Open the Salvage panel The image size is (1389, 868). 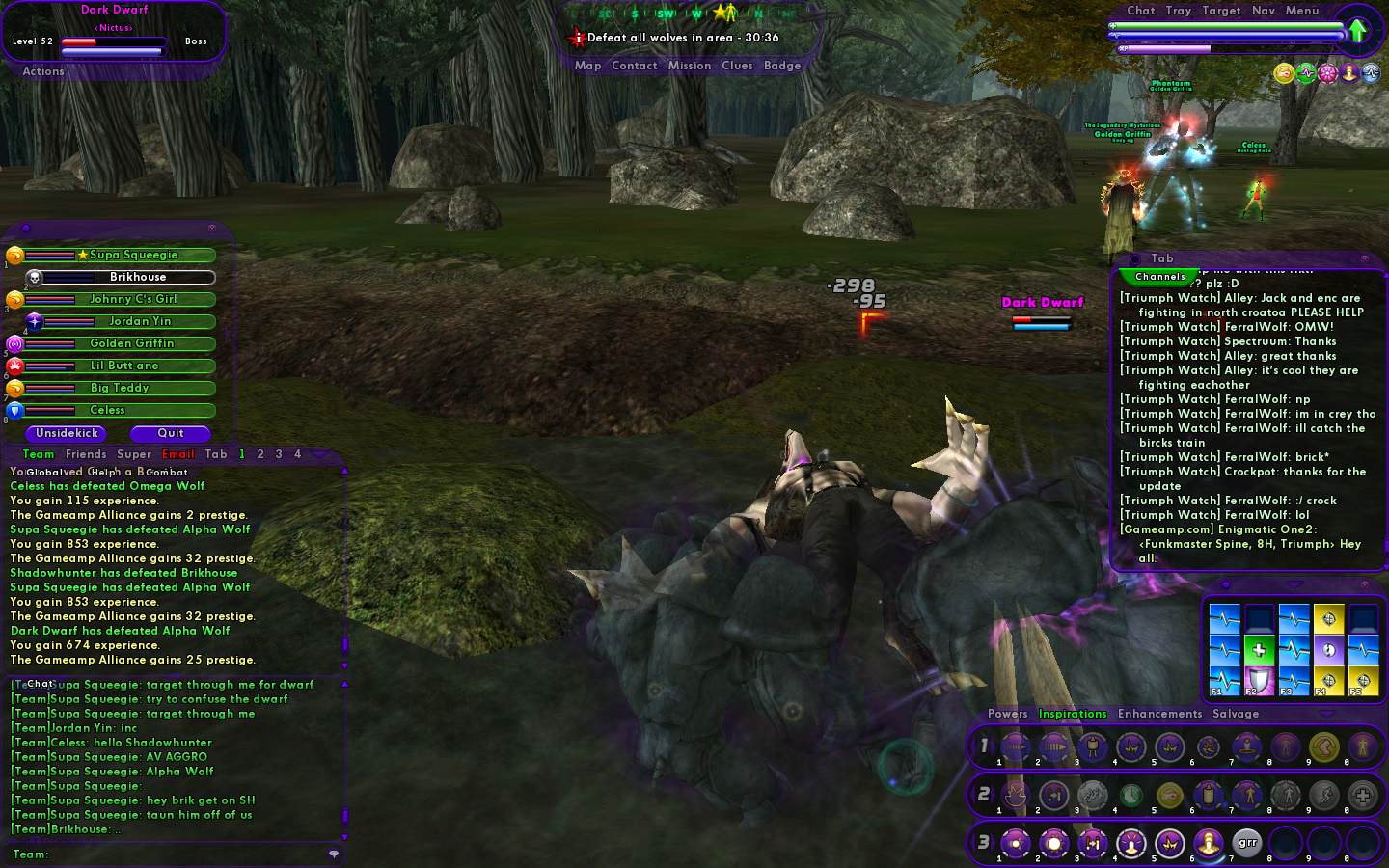click(x=1236, y=714)
